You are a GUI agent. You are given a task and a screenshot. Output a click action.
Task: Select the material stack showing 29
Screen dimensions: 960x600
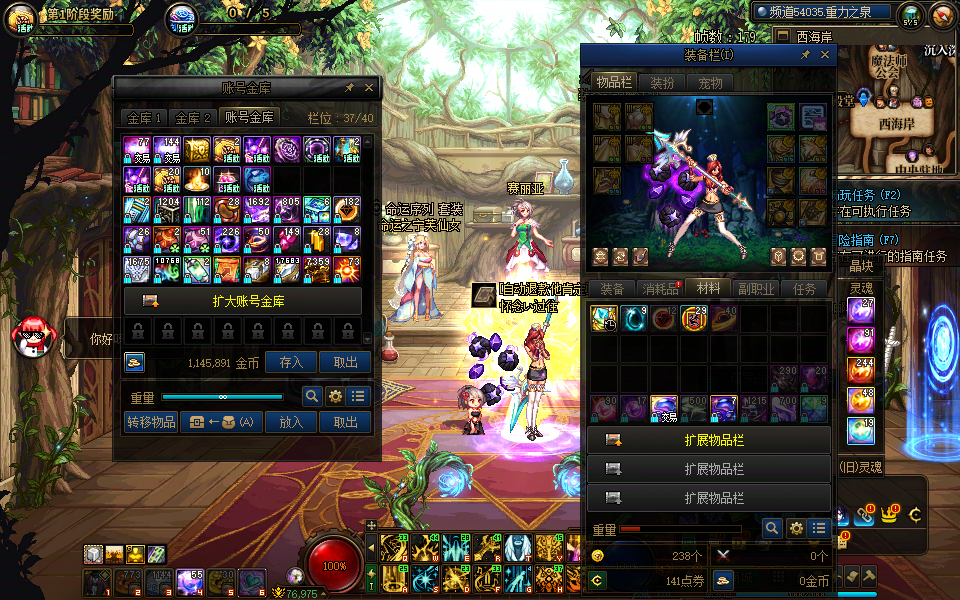point(695,319)
